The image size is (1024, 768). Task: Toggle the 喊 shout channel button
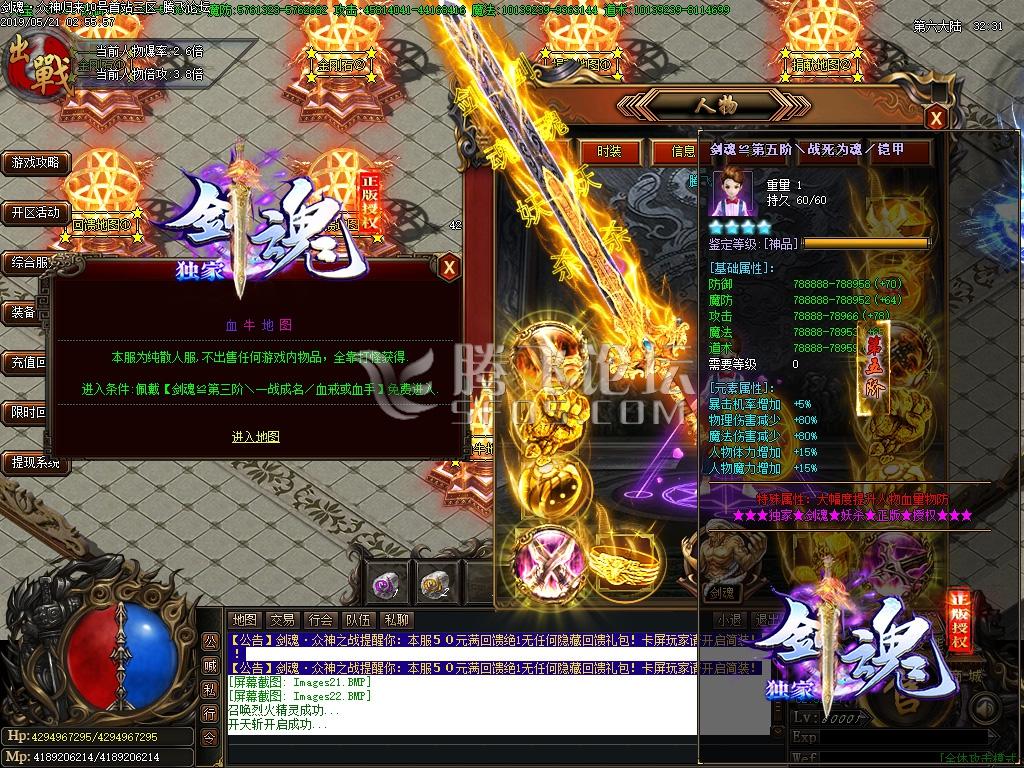click(210, 665)
